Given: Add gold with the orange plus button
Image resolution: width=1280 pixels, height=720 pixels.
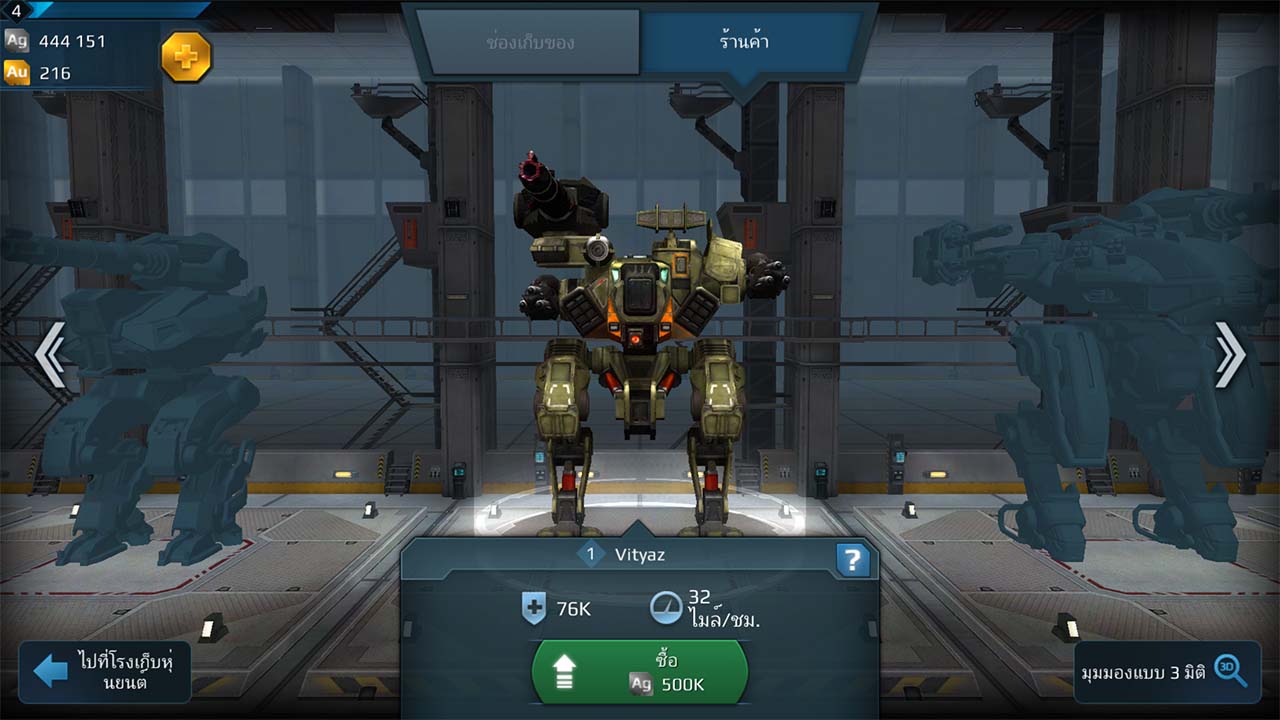Looking at the screenshot, I should coord(186,57).
